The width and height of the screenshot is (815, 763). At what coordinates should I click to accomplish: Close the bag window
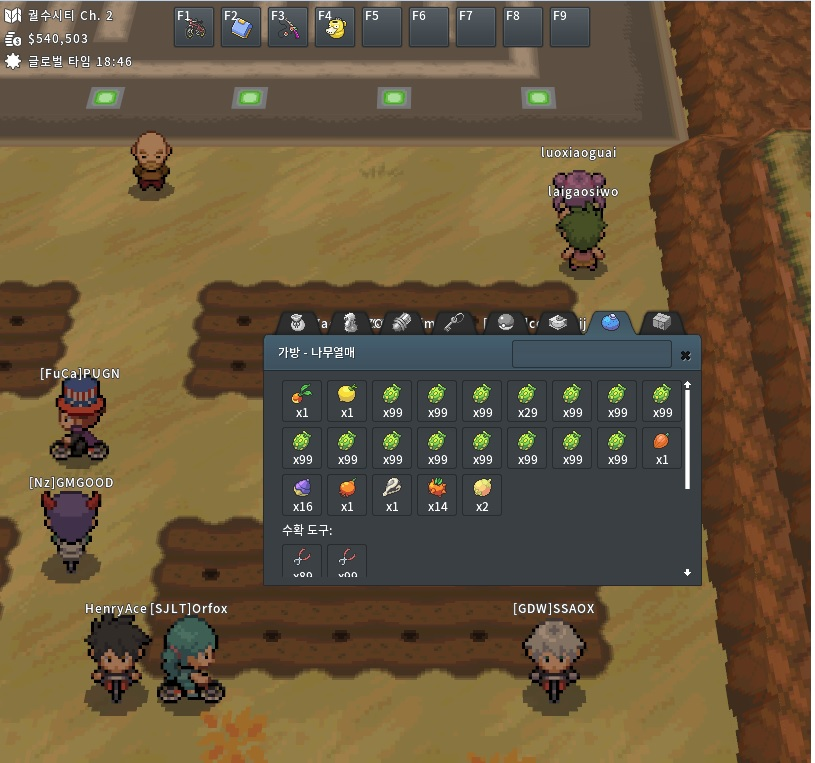tap(685, 355)
